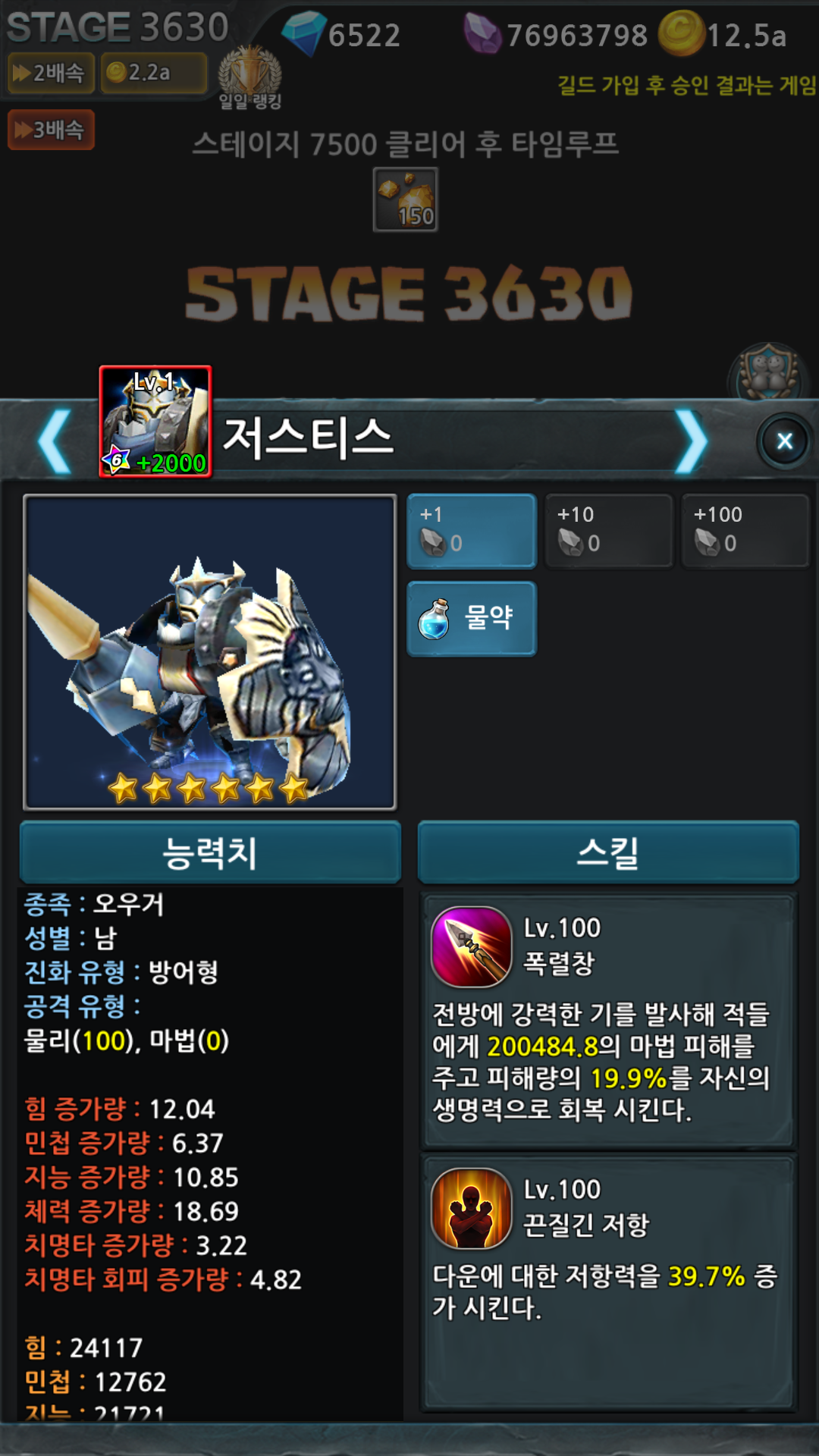The height and width of the screenshot is (1456, 819).
Task: Activate the 3배속 triple speed button
Action: tap(51, 130)
